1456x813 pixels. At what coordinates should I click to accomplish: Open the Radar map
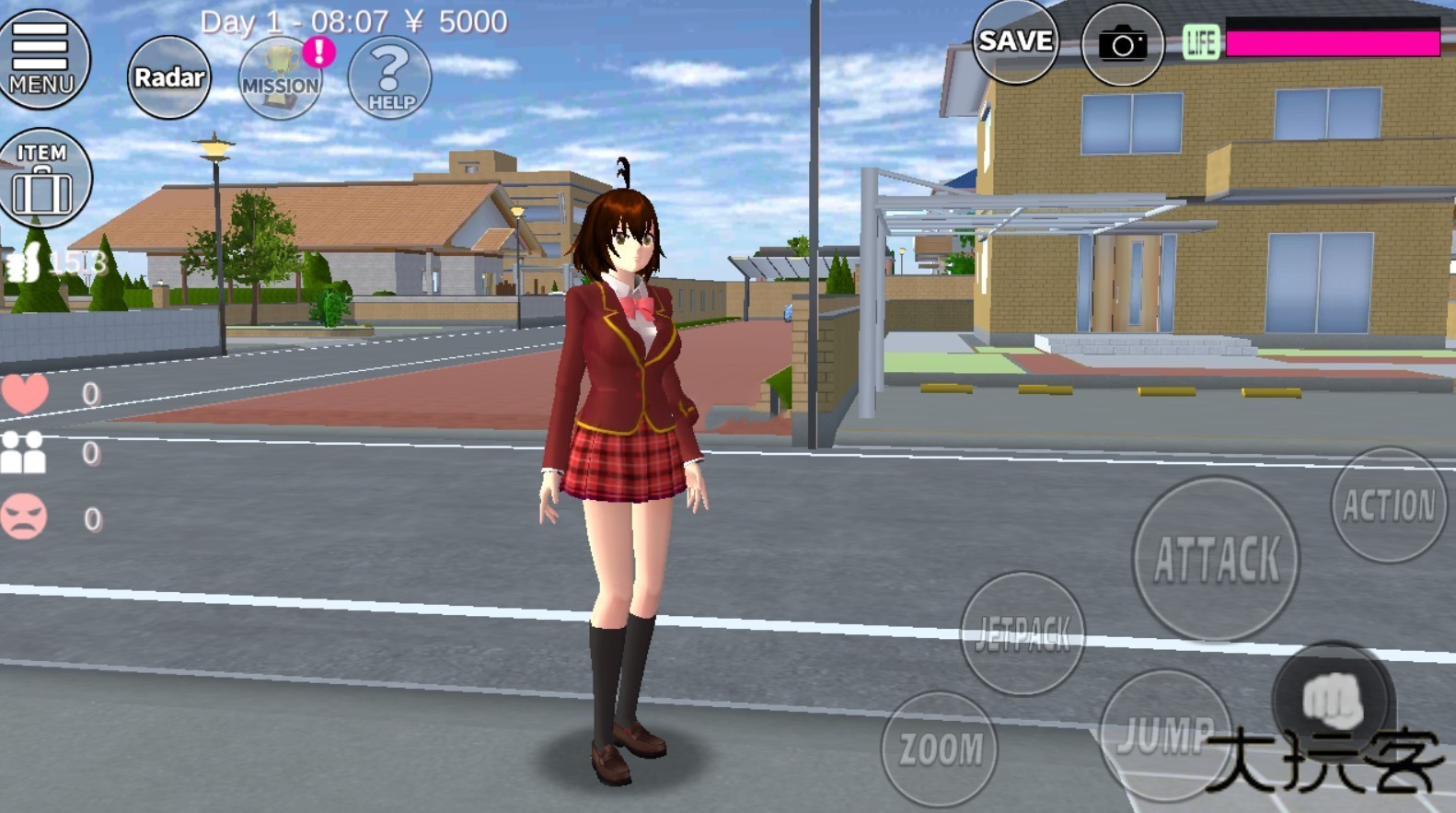tap(168, 78)
